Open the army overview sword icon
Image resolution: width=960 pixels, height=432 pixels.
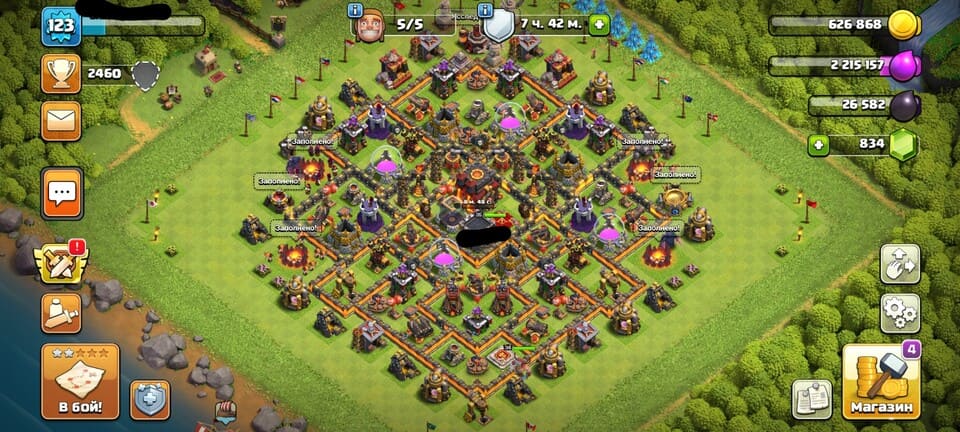[x=61, y=313]
